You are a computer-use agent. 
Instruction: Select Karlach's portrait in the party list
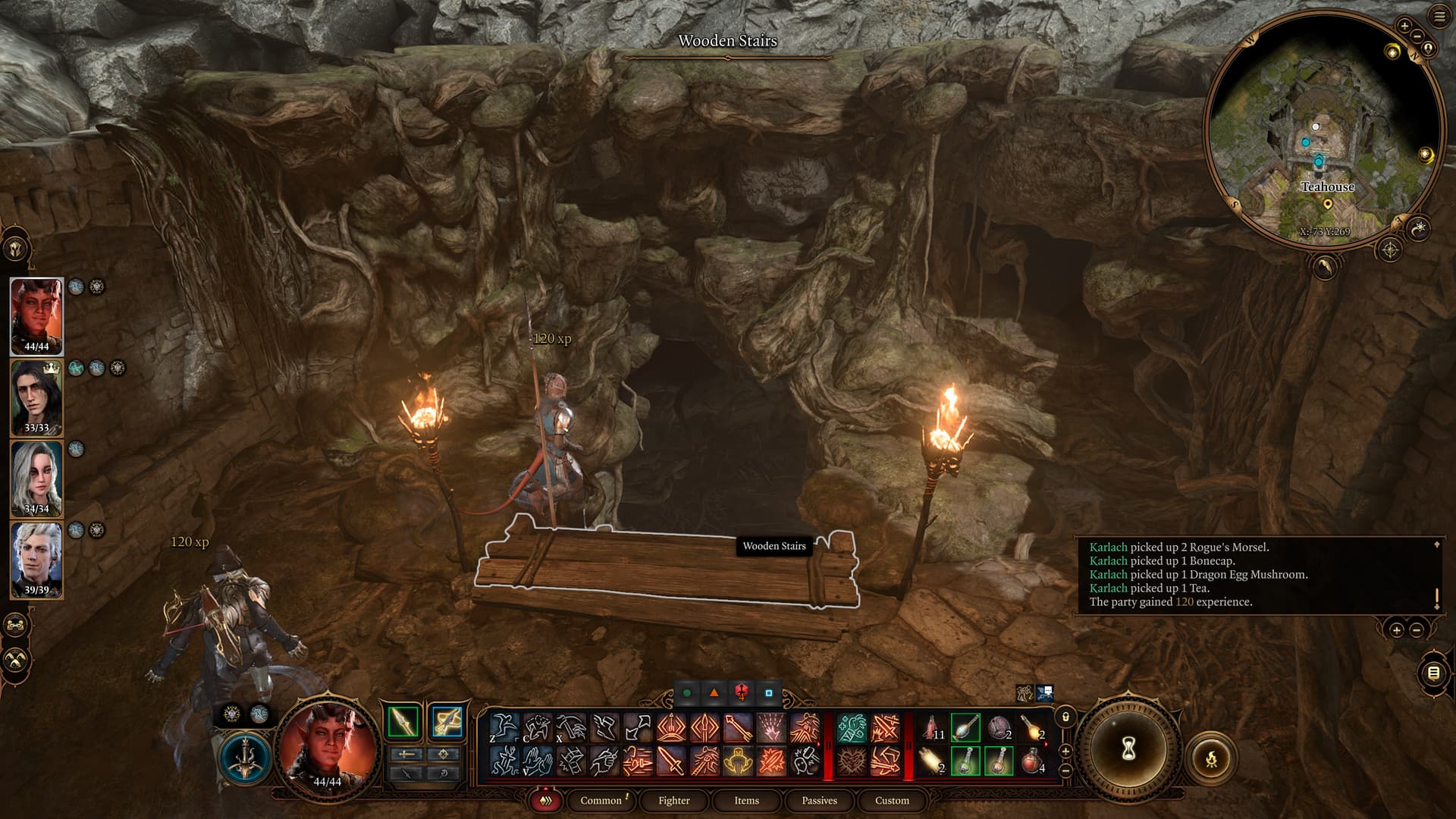tap(36, 315)
